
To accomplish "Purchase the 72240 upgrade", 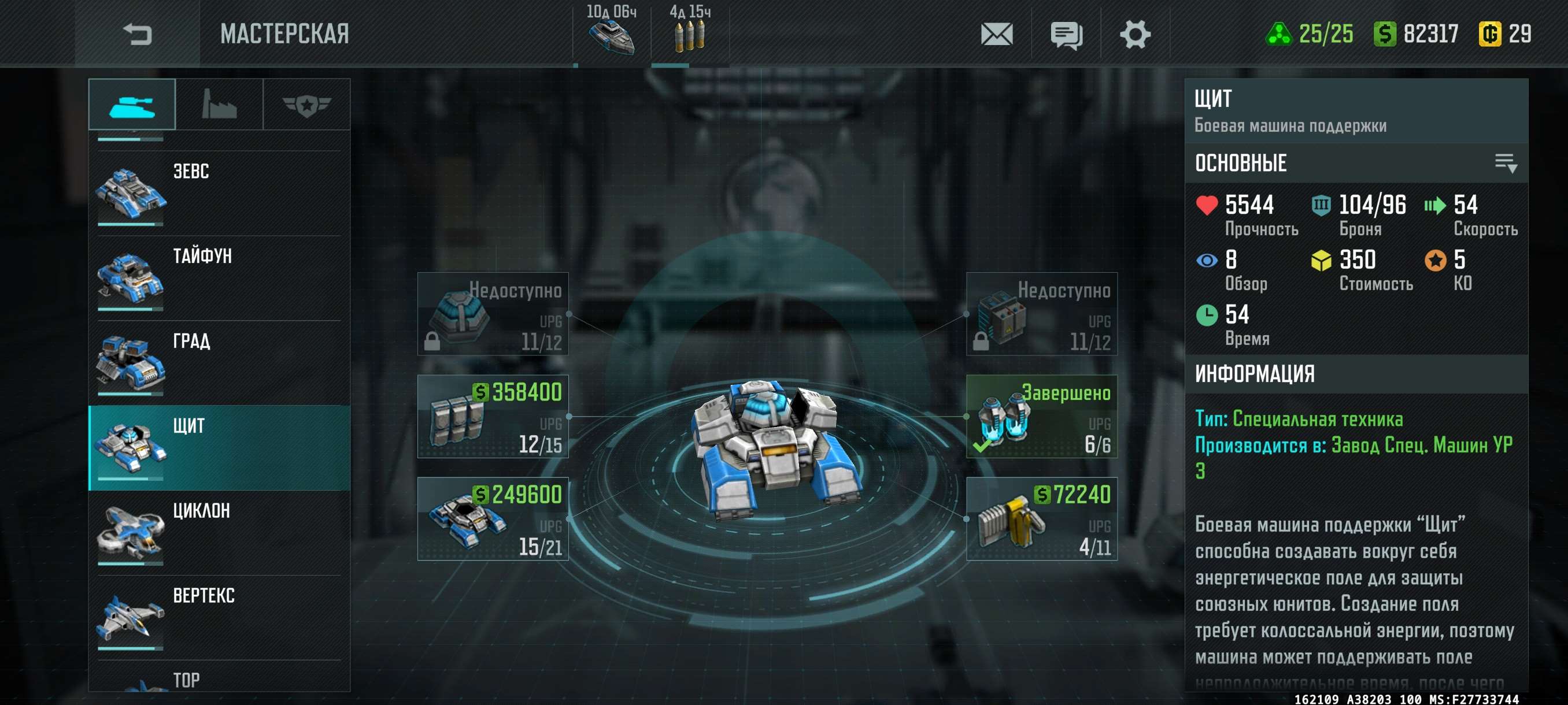I will [1041, 519].
